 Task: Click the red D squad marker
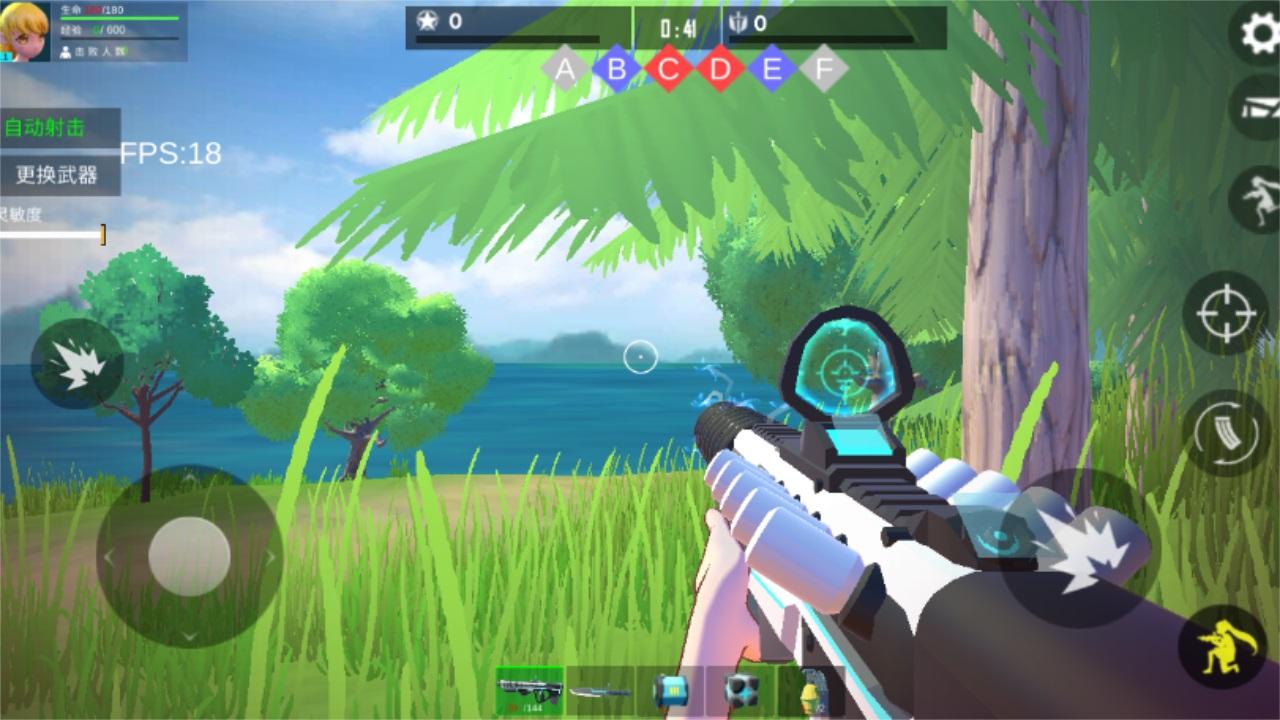(720, 69)
